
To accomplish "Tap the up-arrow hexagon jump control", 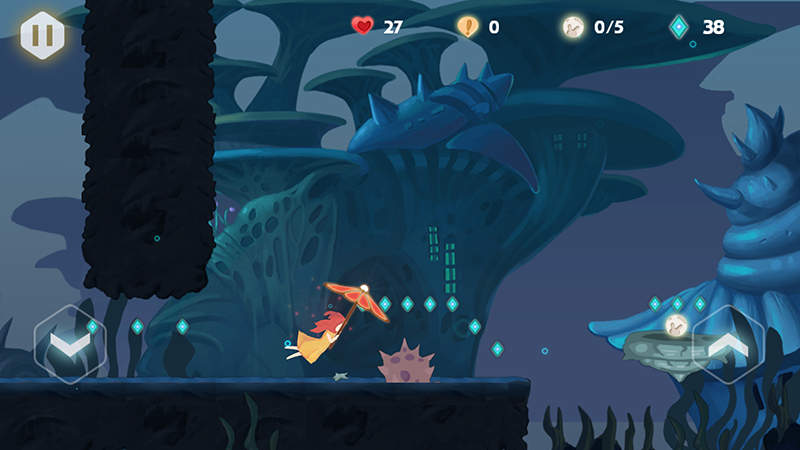I will tap(729, 345).
